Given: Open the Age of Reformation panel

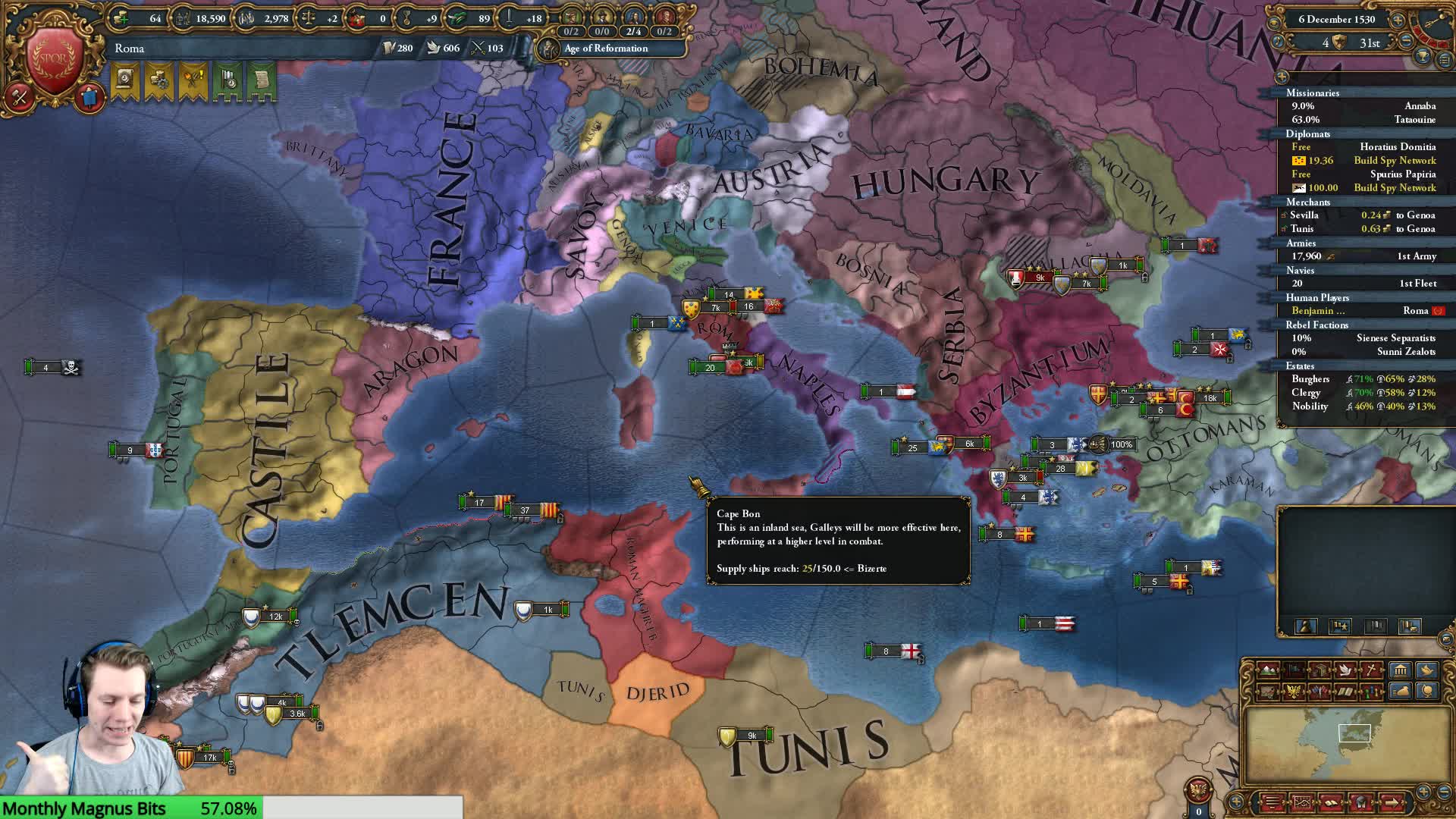Looking at the screenshot, I should (606, 49).
